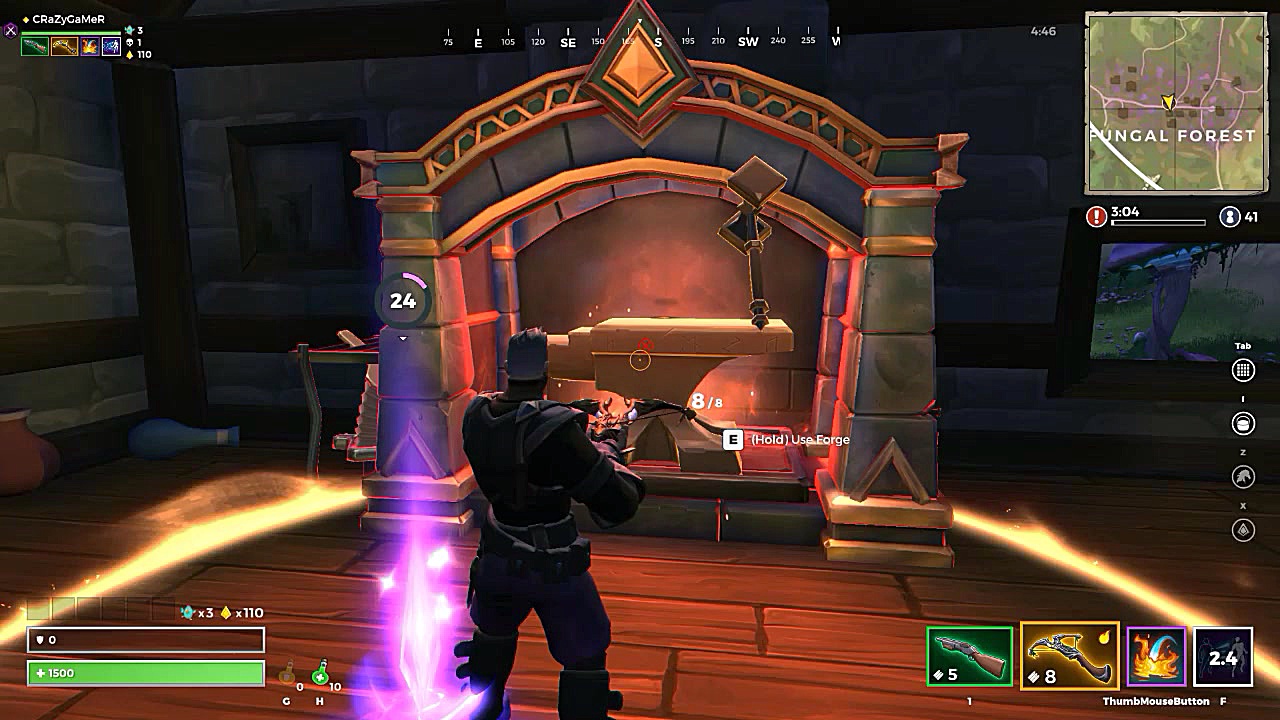
Task: Click the armor icon bound to Z
Action: [x=1243, y=474]
